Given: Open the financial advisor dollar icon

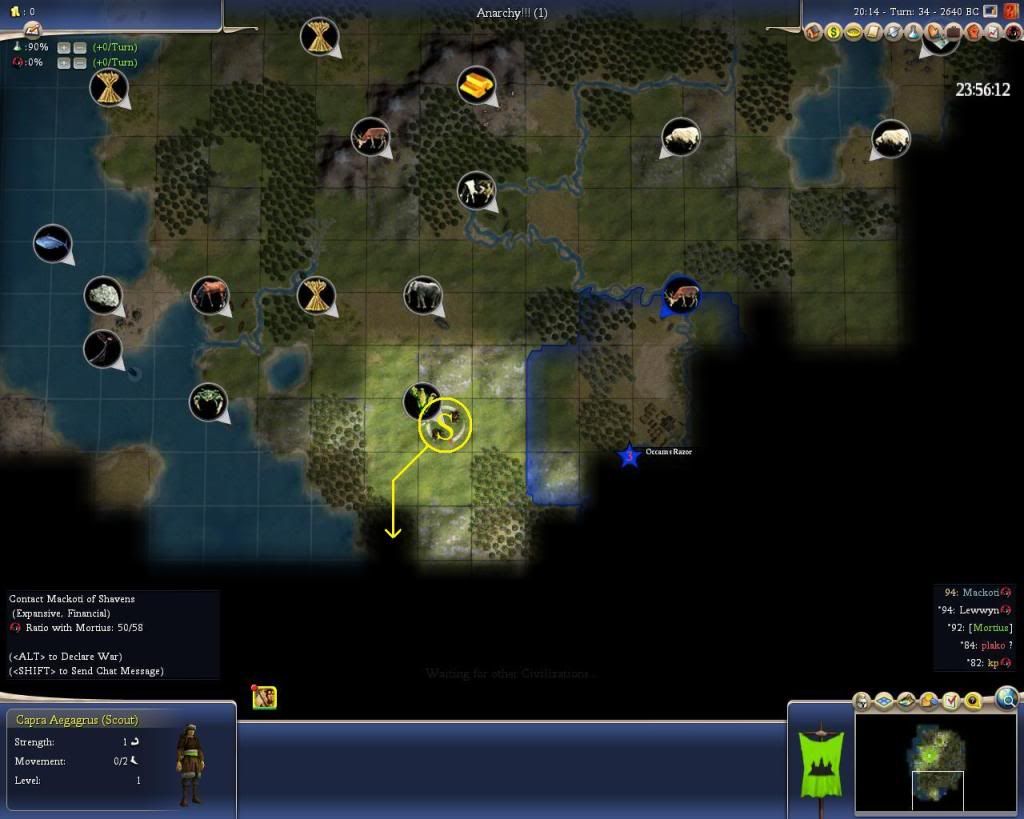Looking at the screenshot, I should 834,33.
